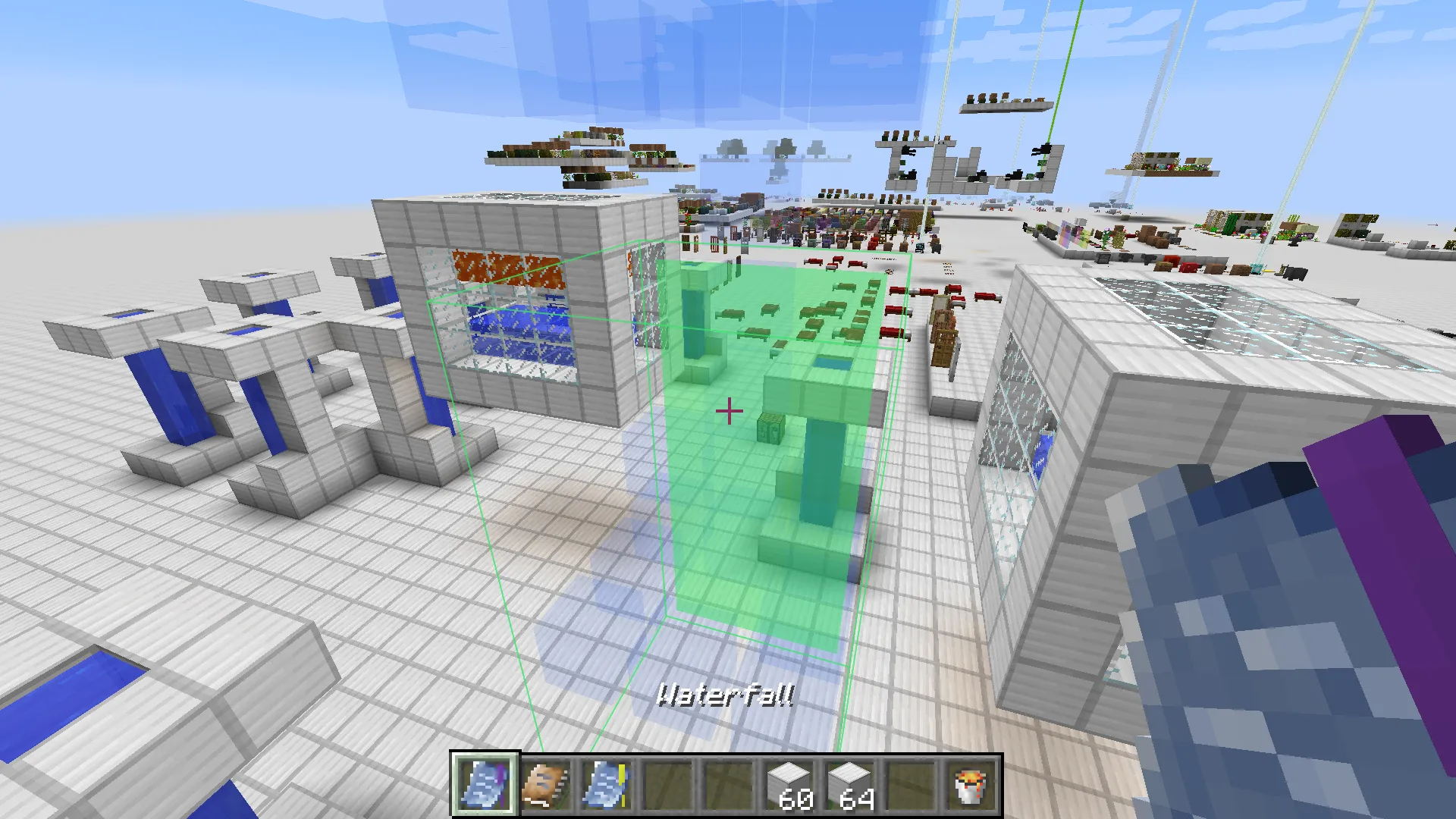Click the crosshair at screen center
Image resolution: width=1456 pixels, height=819 pixels.
click(x=728, y=409)
